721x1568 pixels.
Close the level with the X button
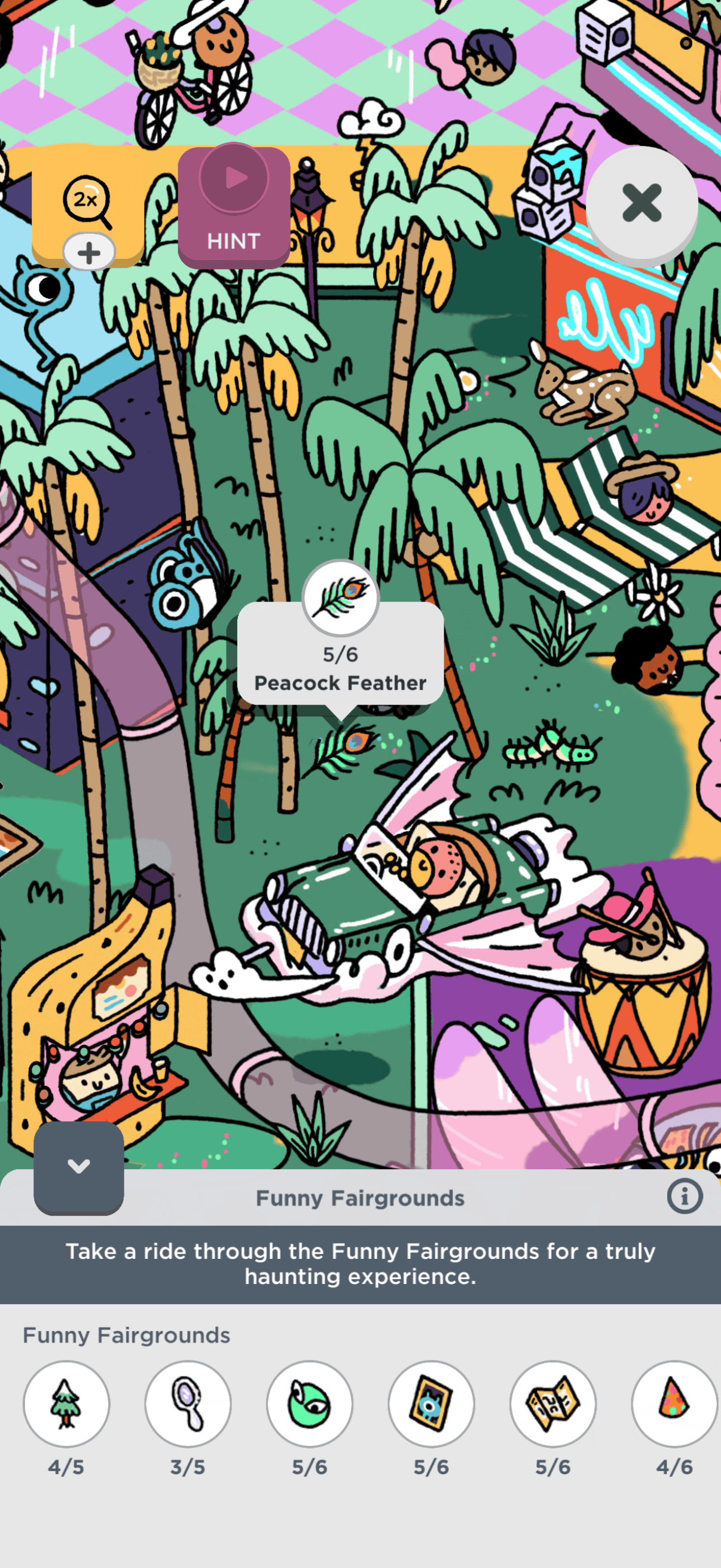click(x=641, y=203)
